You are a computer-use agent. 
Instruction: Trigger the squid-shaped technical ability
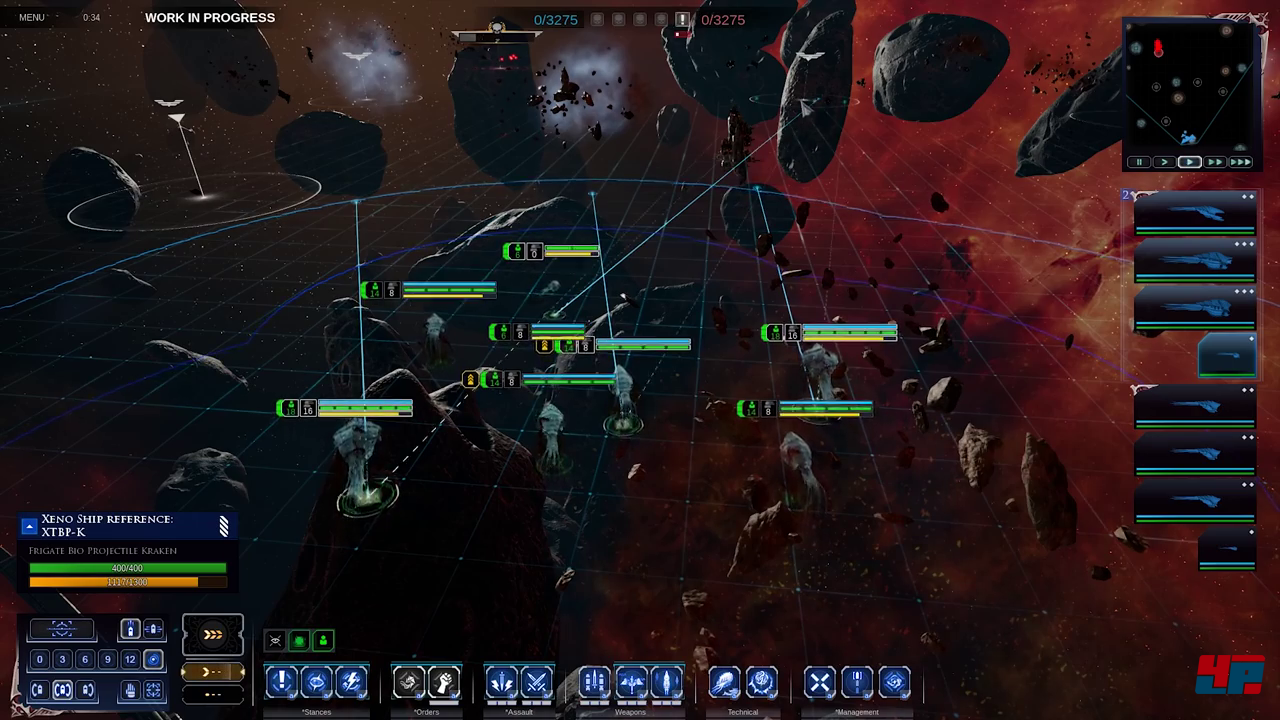click(x=724, y=682)
